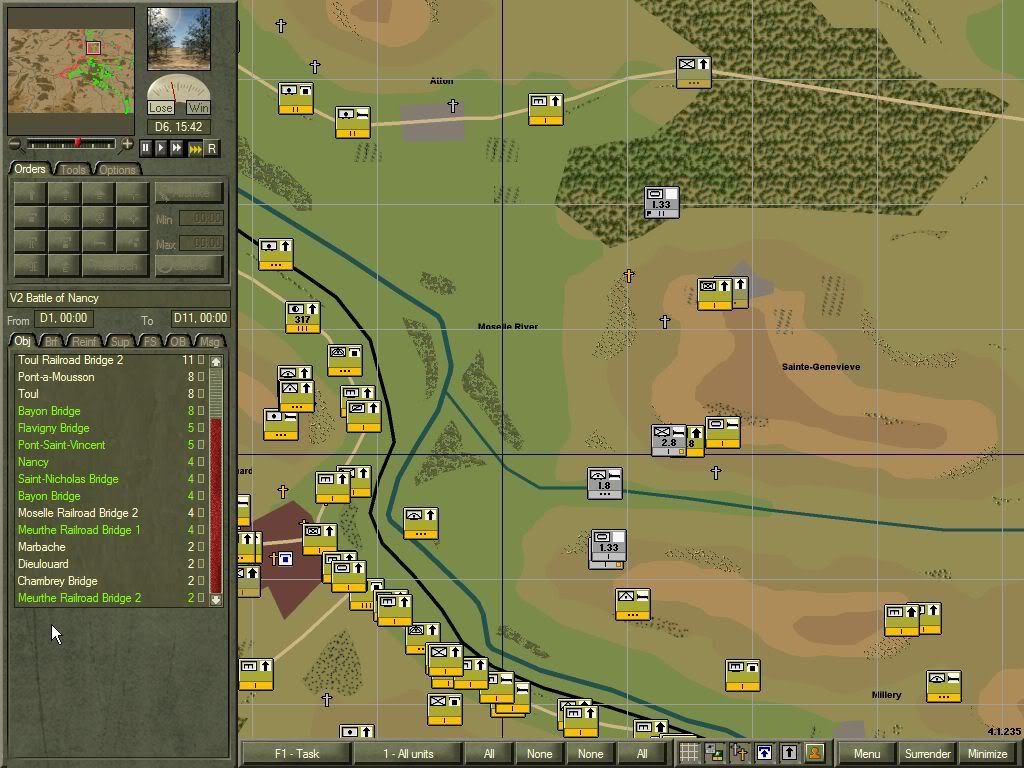The width and height of the screenshot is (1024, 768).
Task: Click the objectives list scroll-down arrow
Action: (216, 600)
